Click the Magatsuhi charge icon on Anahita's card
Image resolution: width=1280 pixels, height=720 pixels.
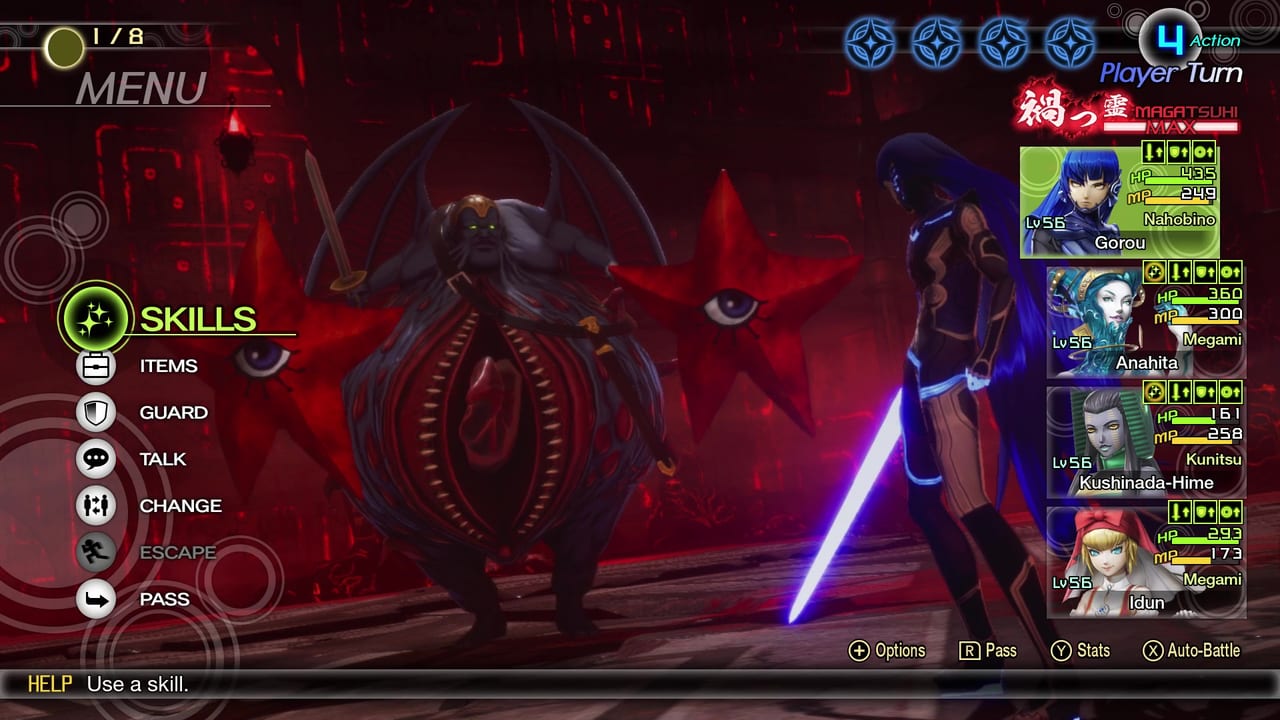coord(1154,274)
